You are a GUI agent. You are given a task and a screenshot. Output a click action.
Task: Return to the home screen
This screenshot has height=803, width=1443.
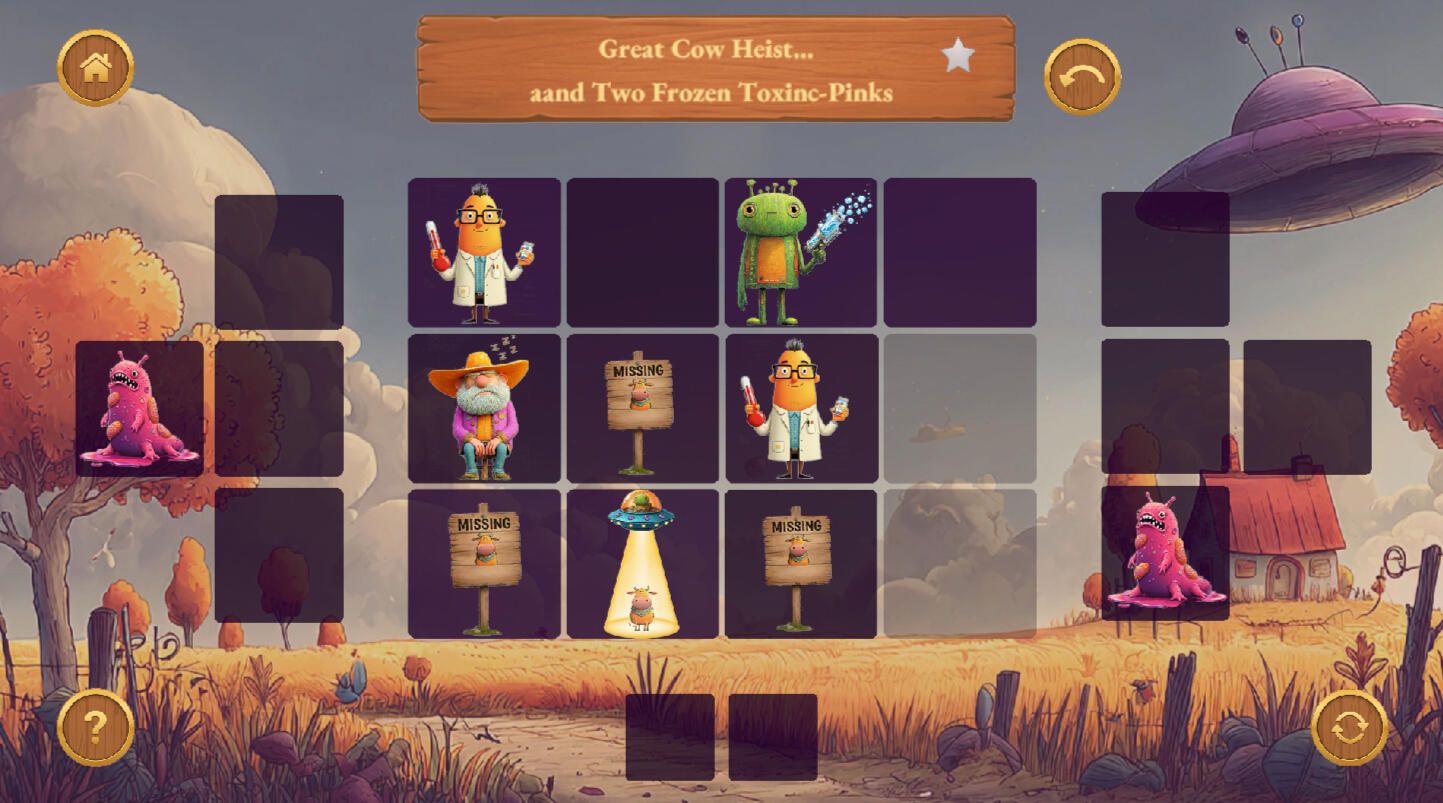96,67
